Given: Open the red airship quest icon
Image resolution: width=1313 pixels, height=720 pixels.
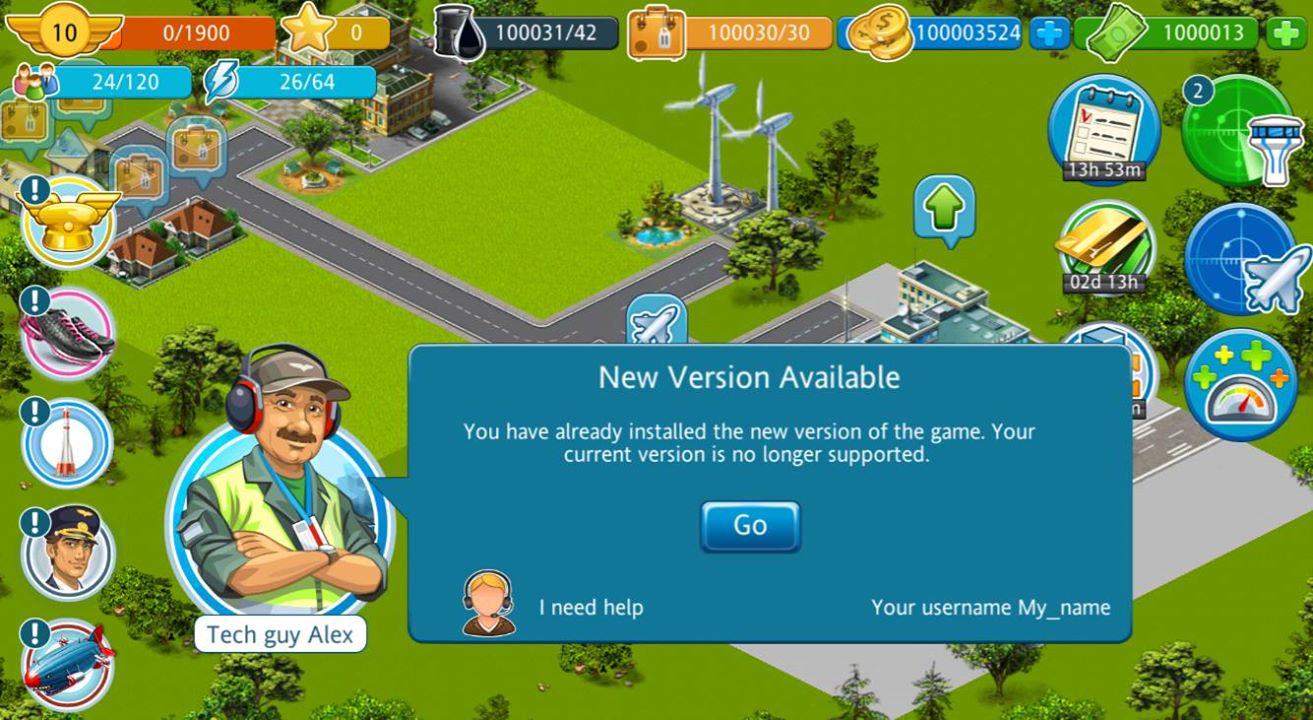Looking at the screenshot, I should [68, 665].
